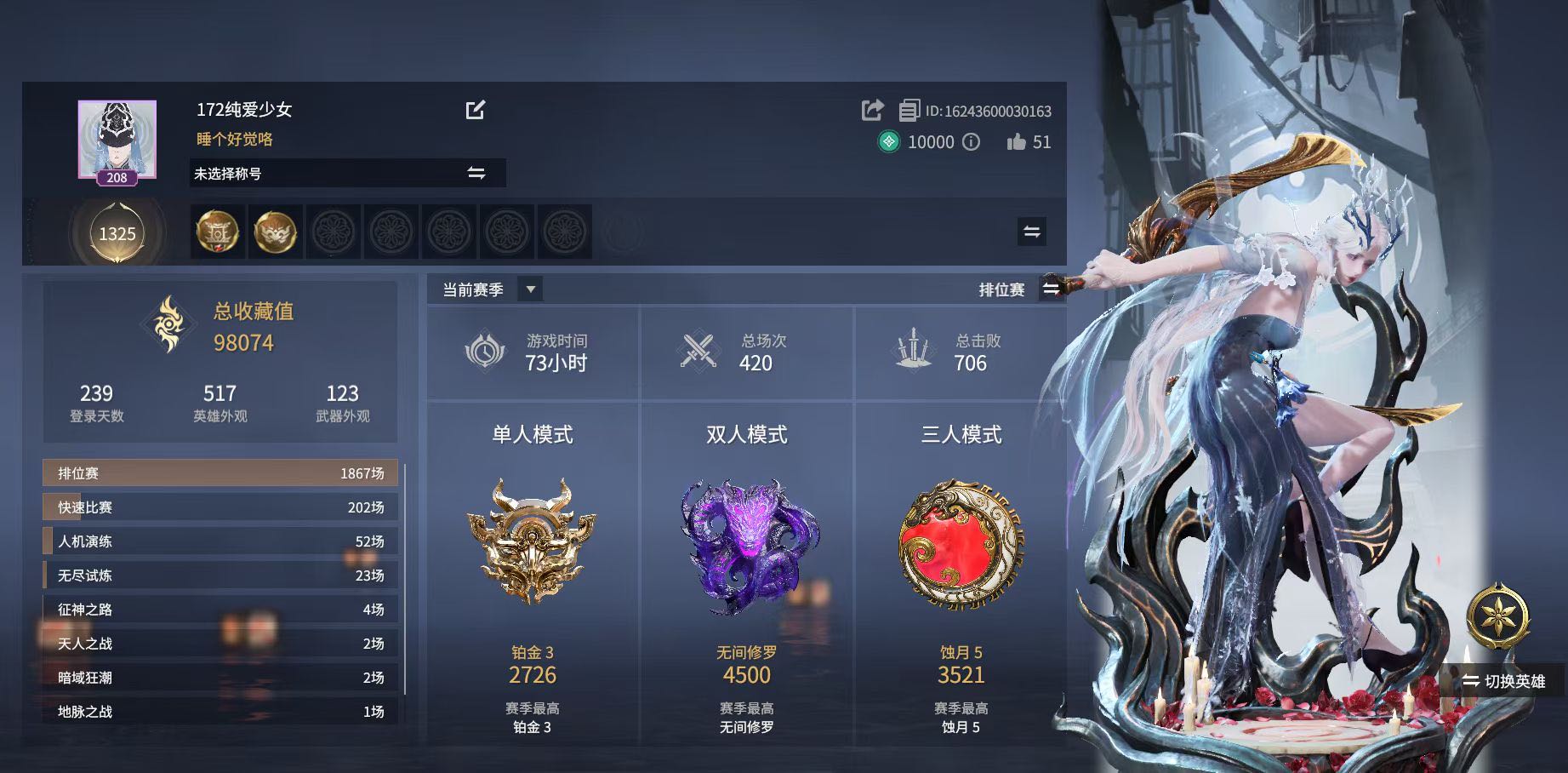This screenshot has height=773, width=1568.
Task: Click the player avatar portrait
Action: [117, 139]
